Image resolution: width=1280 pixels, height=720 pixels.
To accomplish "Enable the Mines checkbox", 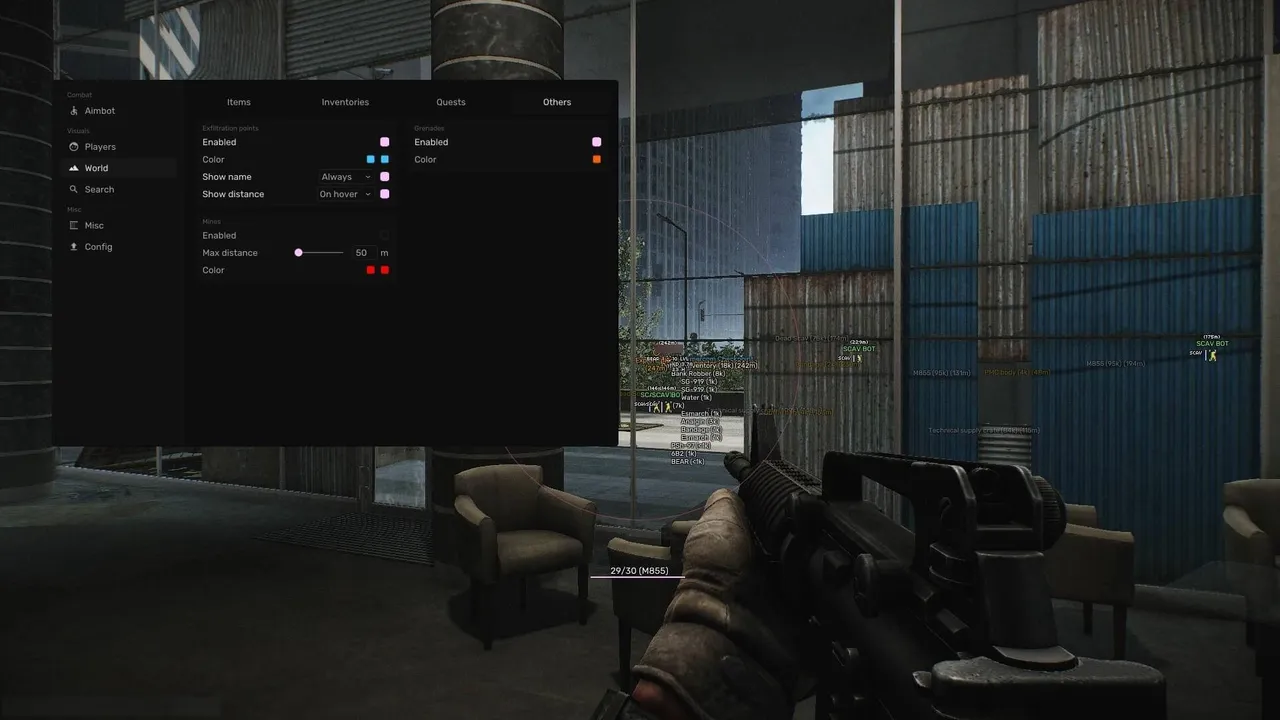I will click(x=384, y=236).
